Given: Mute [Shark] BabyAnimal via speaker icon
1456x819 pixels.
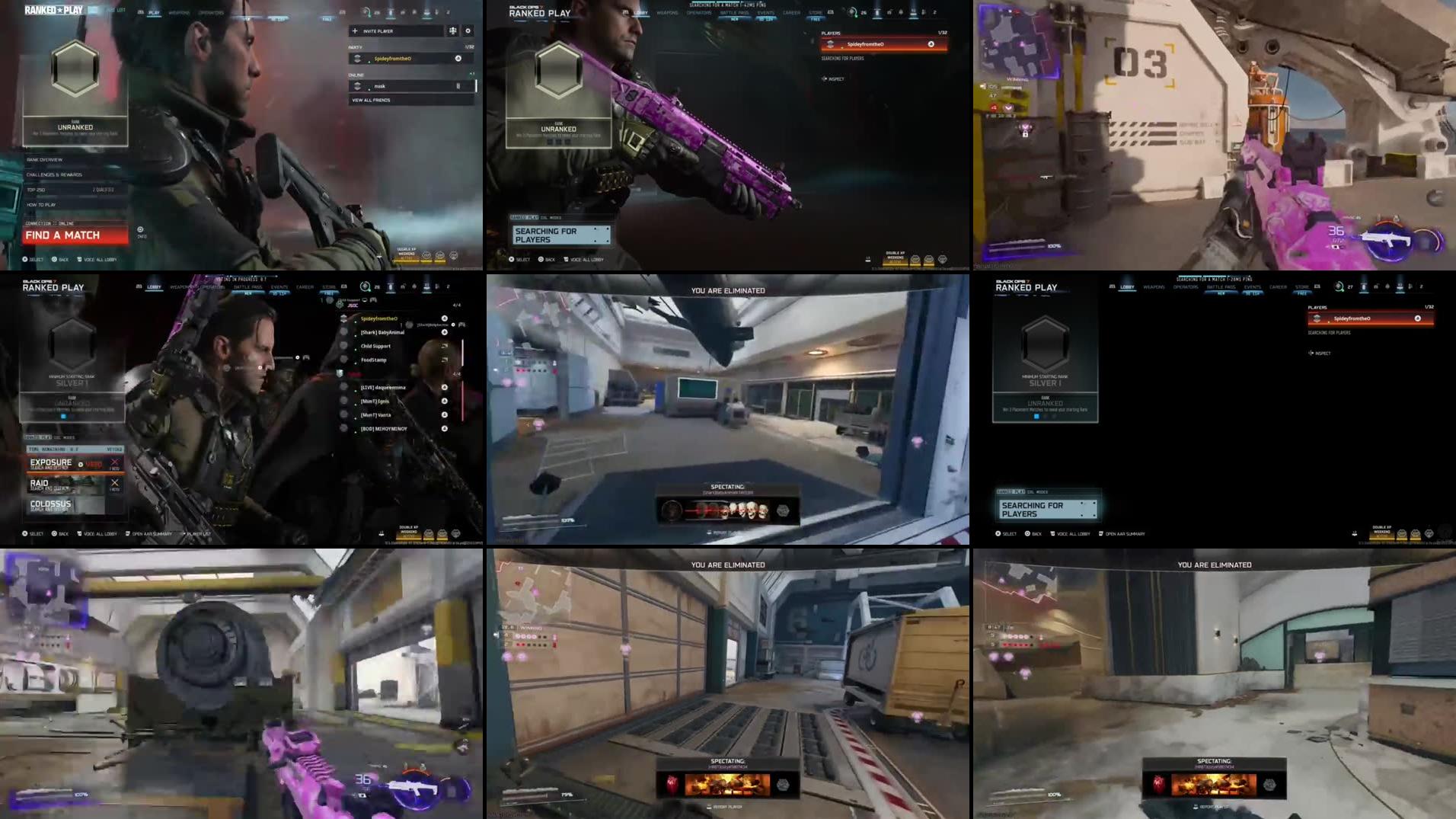Looking at the screenshot, I should [445, 332].
